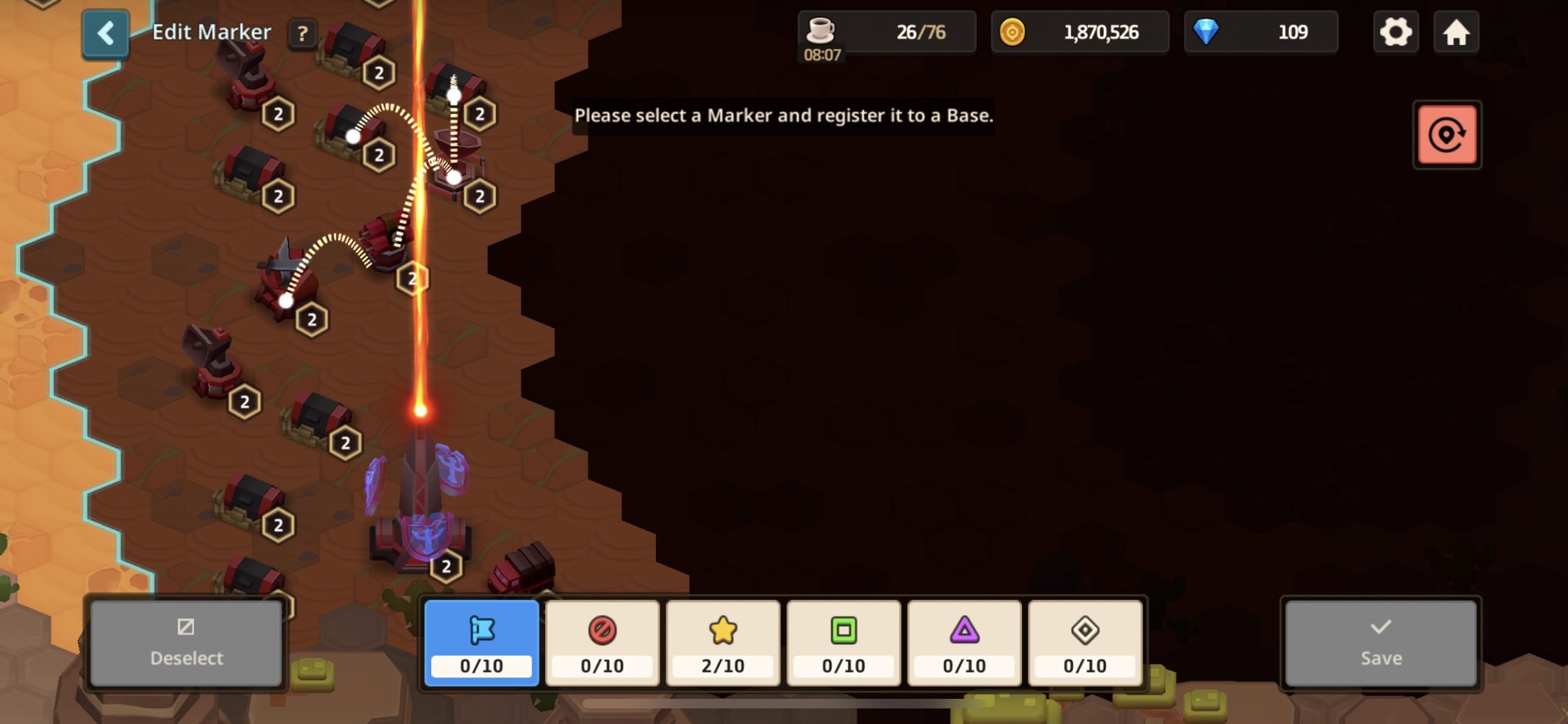Tap the blue gem currency counter
The height and width of the screenshot is (724, 1568).
(1261, 32)
